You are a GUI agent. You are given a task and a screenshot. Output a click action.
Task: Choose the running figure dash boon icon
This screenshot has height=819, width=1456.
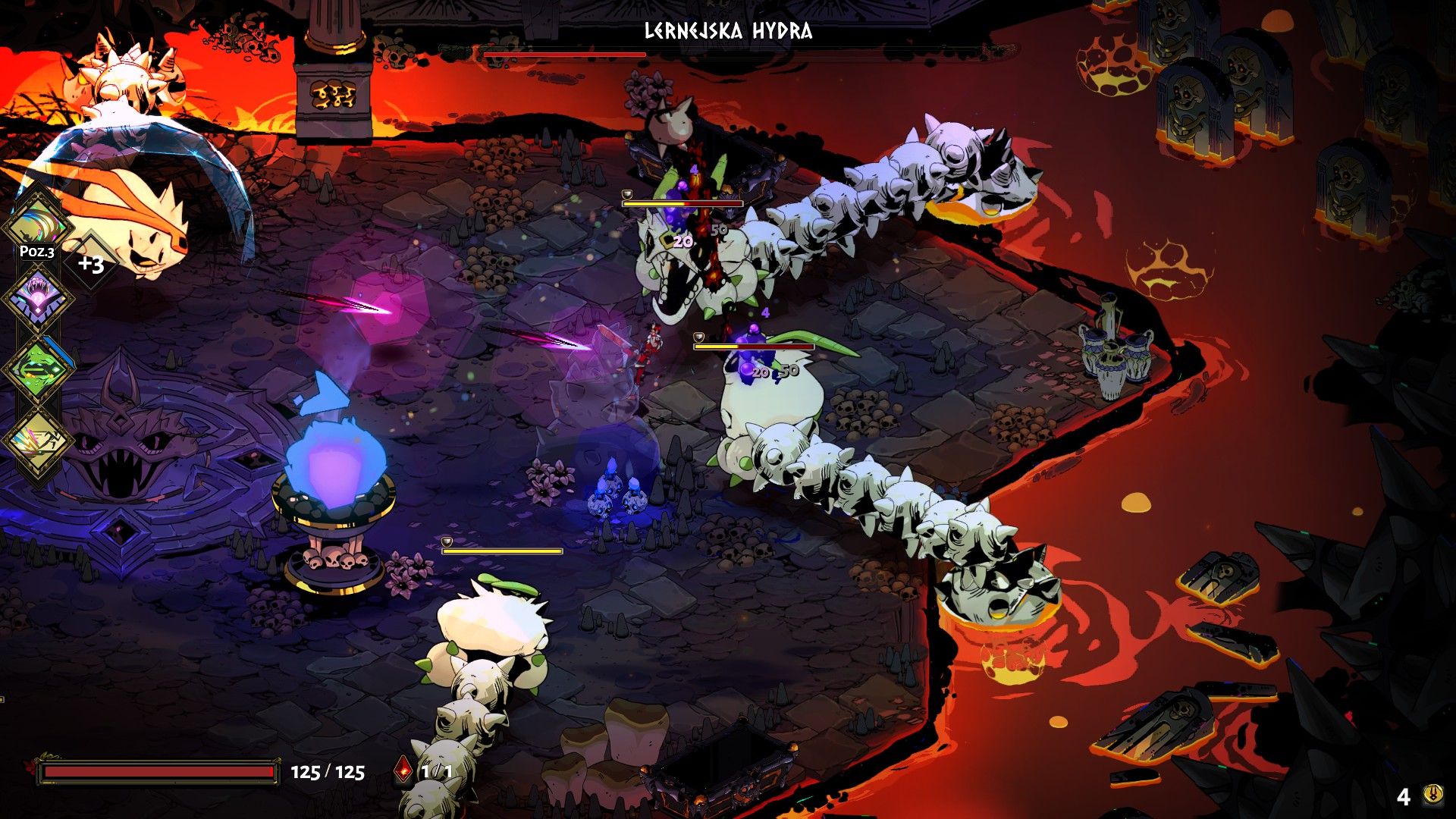click(36, 441)
